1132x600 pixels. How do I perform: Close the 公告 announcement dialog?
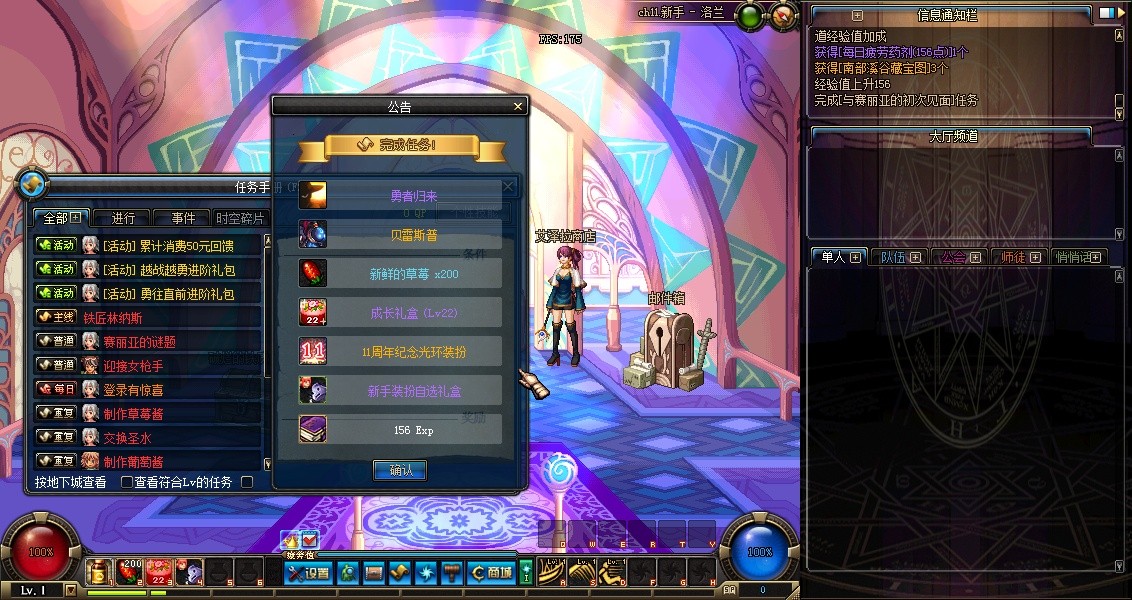(518, 106)
